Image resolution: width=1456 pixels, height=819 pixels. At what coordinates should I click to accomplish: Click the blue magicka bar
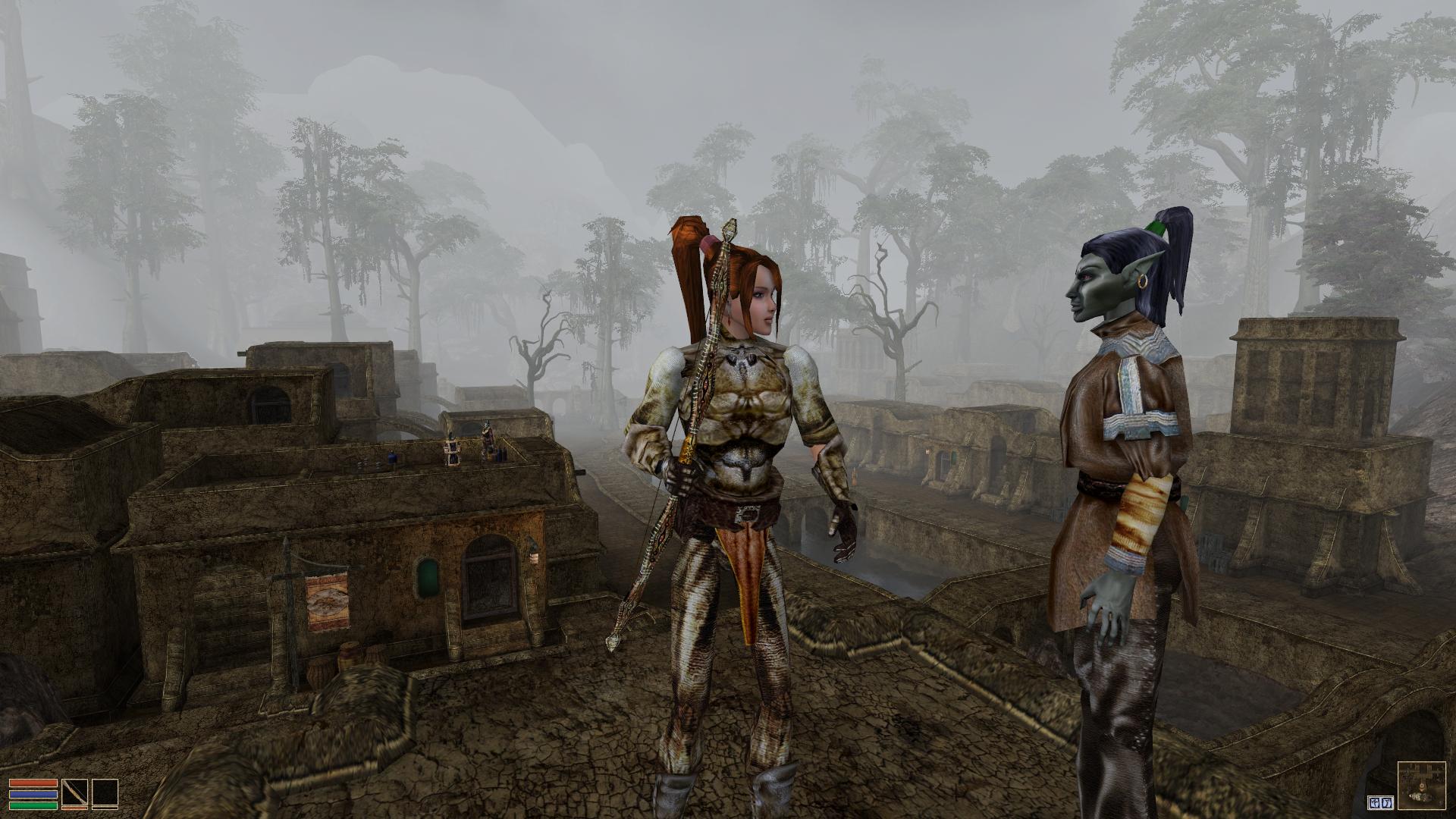[33, 794]
